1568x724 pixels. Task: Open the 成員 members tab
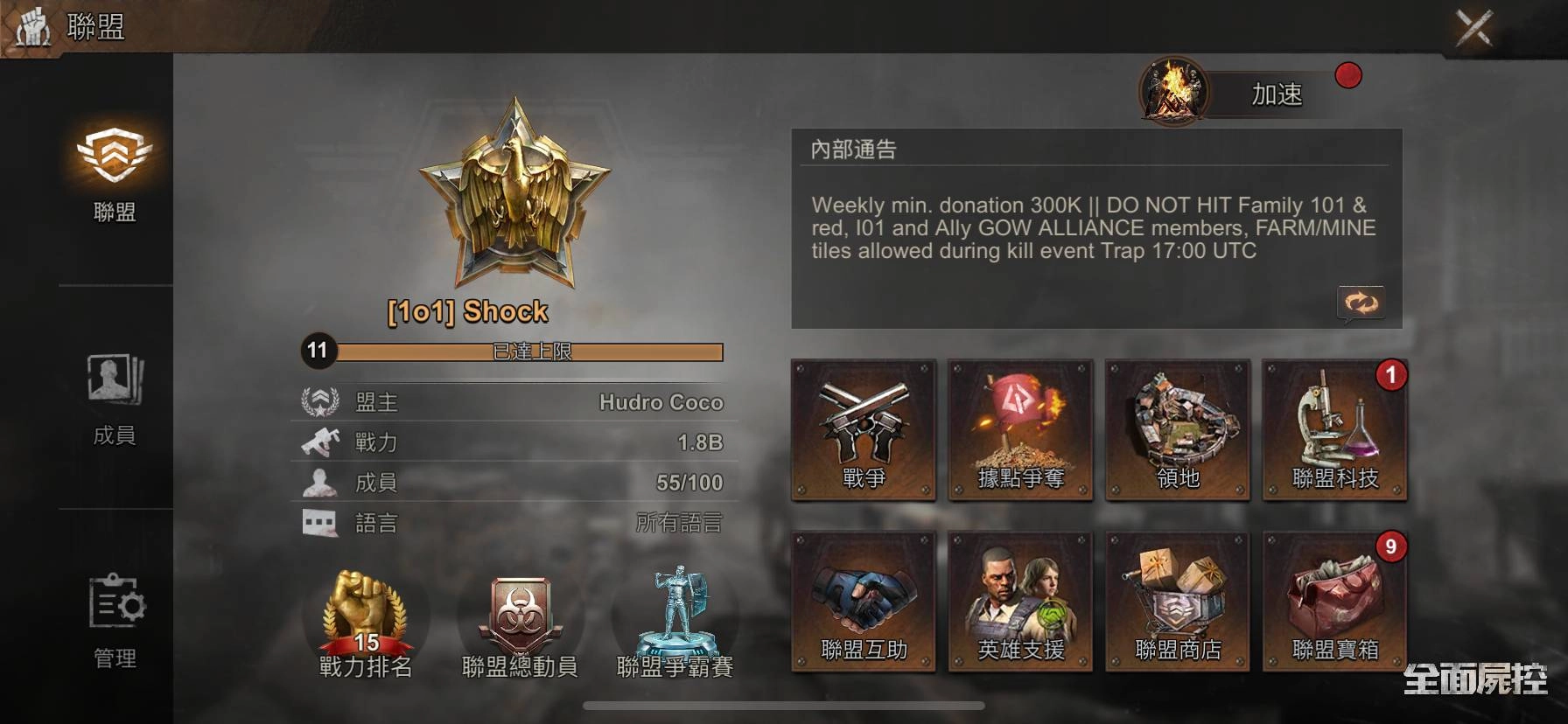[x=115, y=398]
